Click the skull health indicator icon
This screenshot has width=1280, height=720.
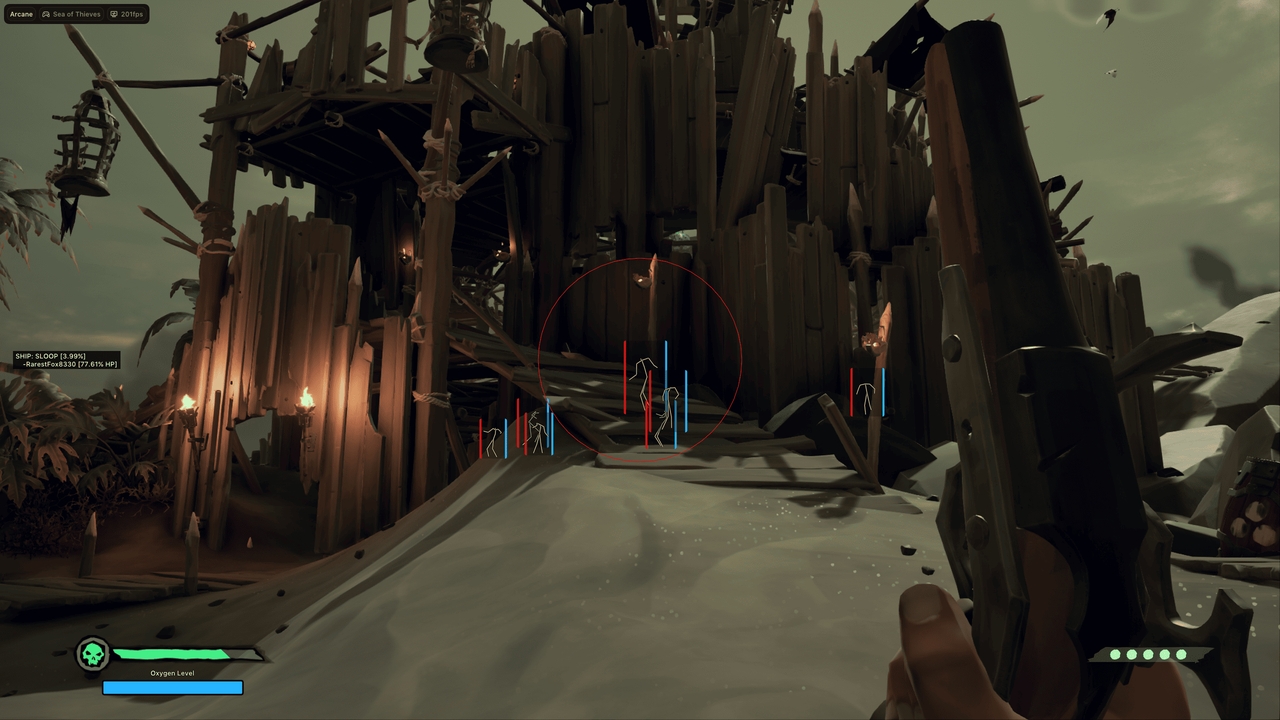[x=92, y=655]
